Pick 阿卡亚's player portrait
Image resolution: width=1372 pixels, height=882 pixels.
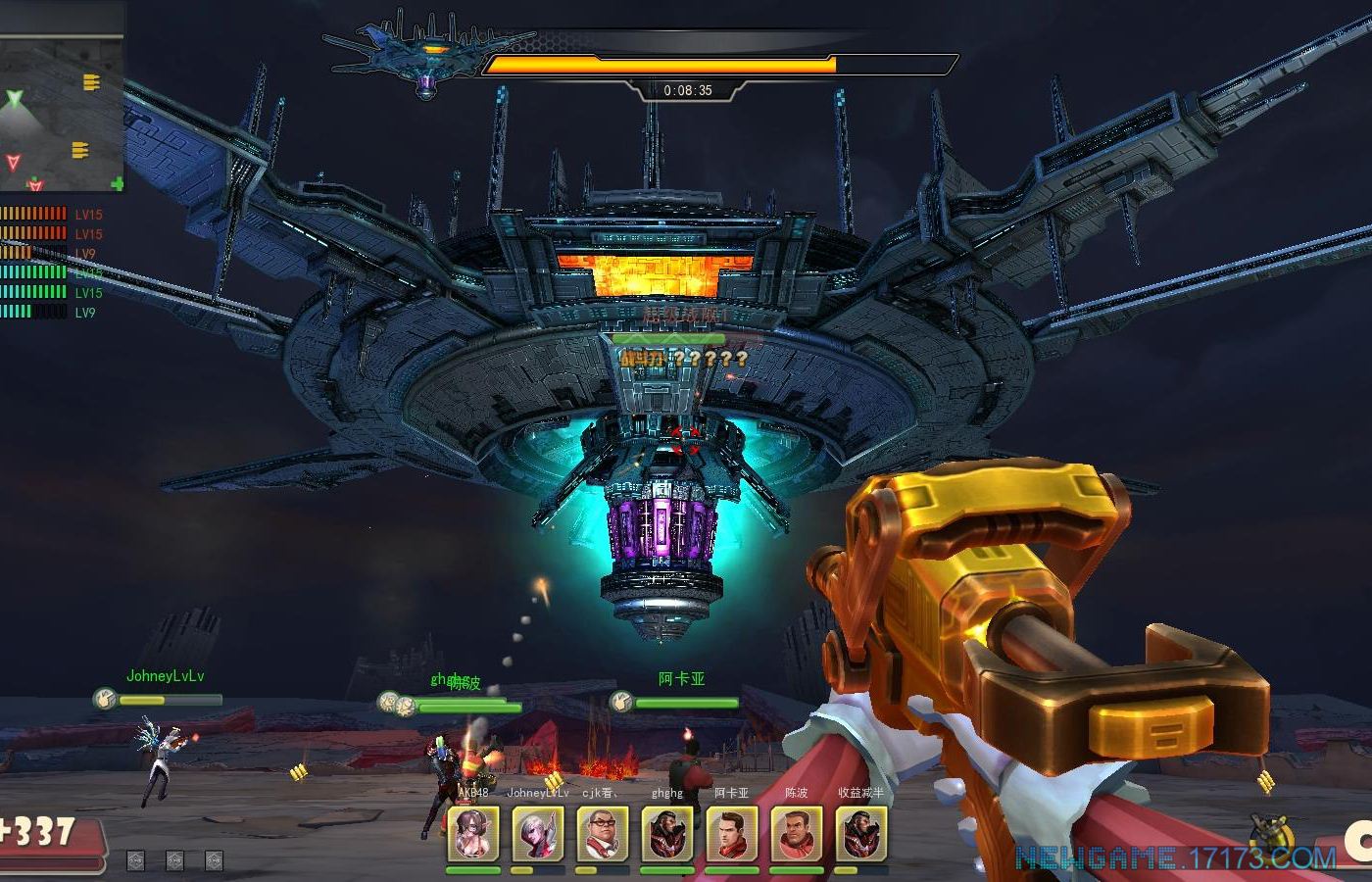731,834
